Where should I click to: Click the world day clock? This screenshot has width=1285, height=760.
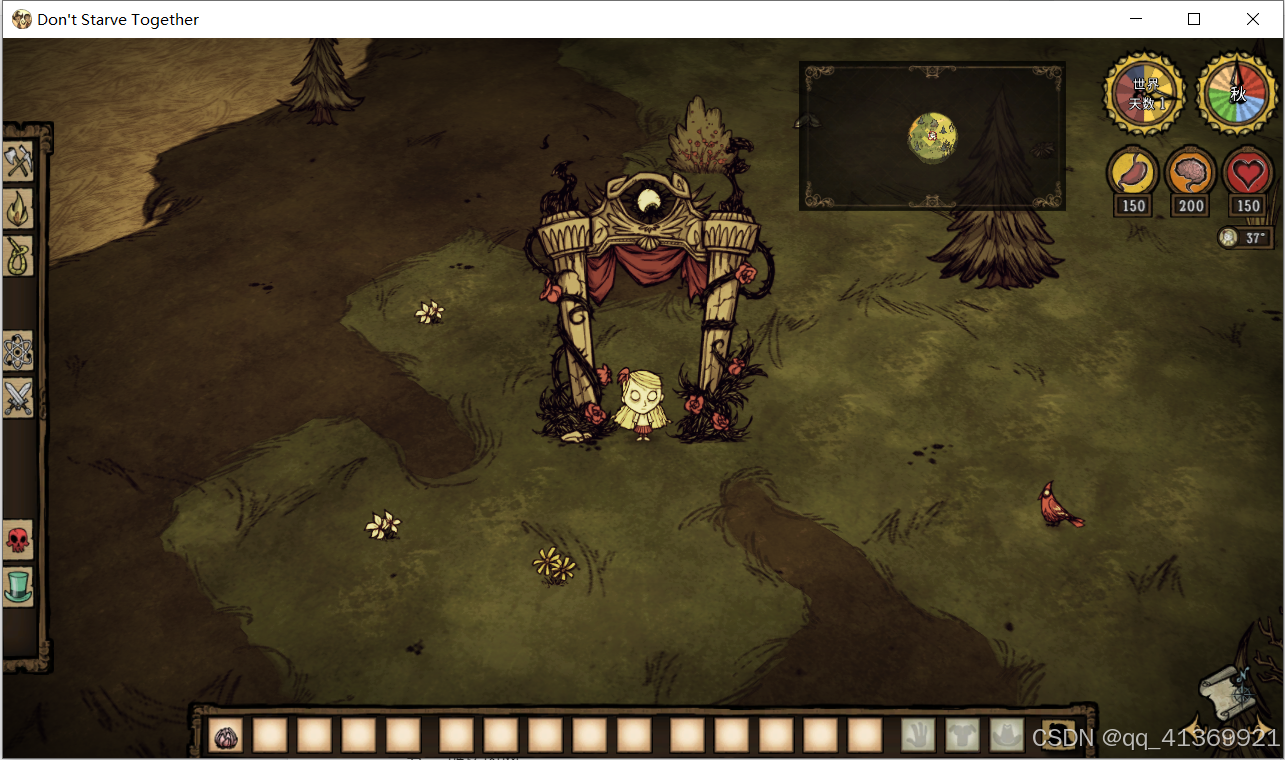click(1145, 94)
